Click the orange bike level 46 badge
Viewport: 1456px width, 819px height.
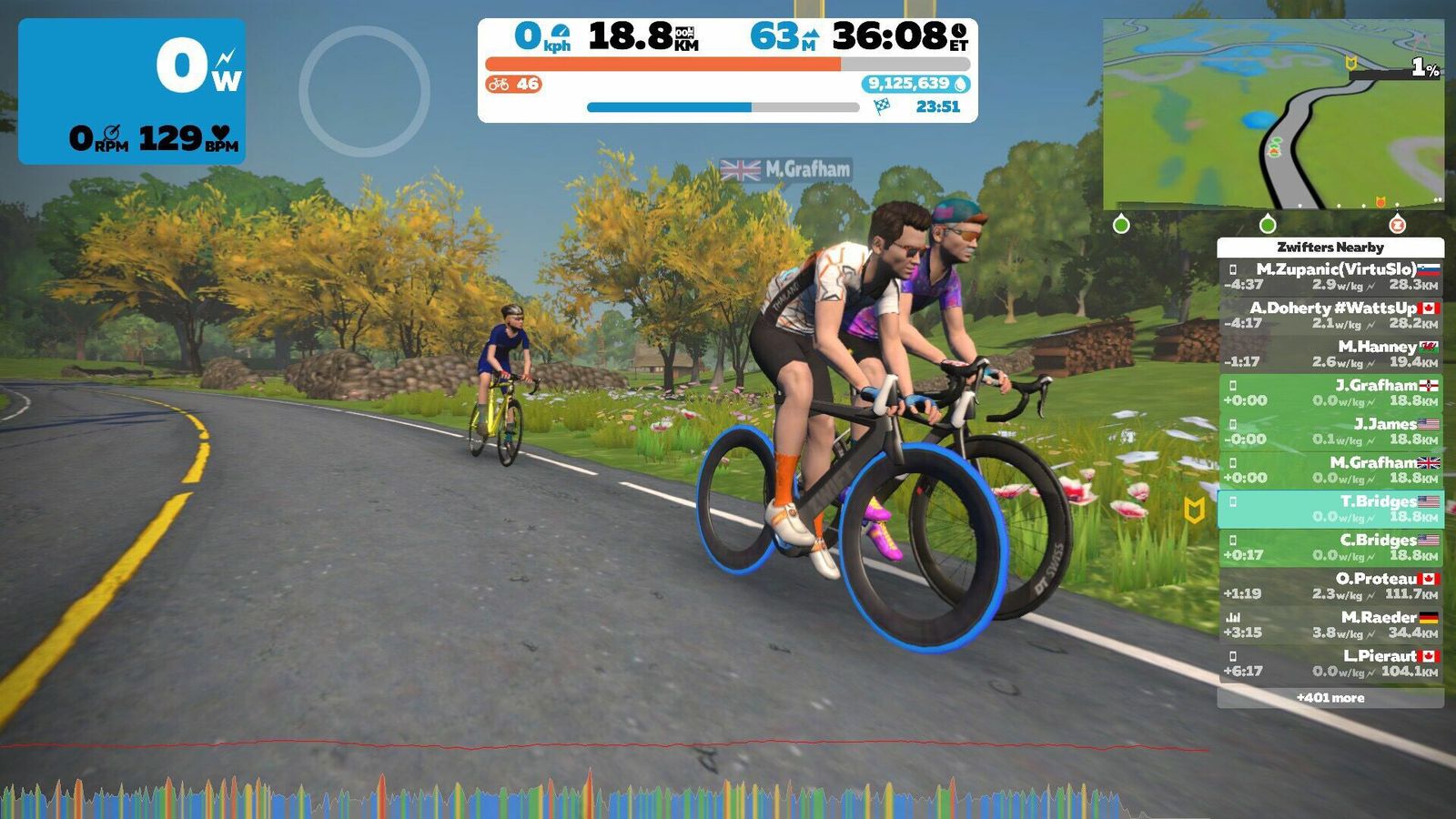[513, 85]
